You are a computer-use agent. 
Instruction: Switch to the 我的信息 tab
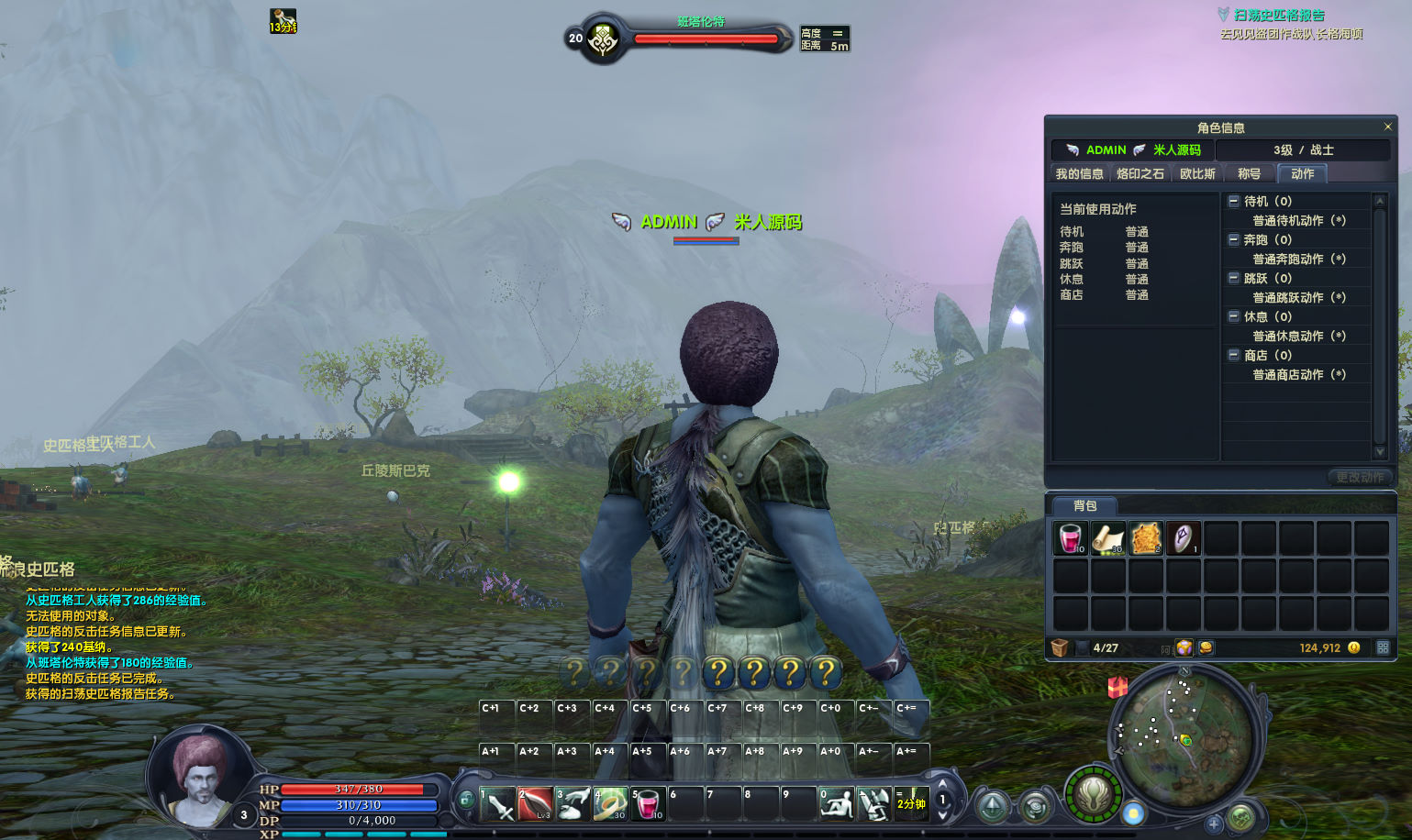pos(1079,173)
